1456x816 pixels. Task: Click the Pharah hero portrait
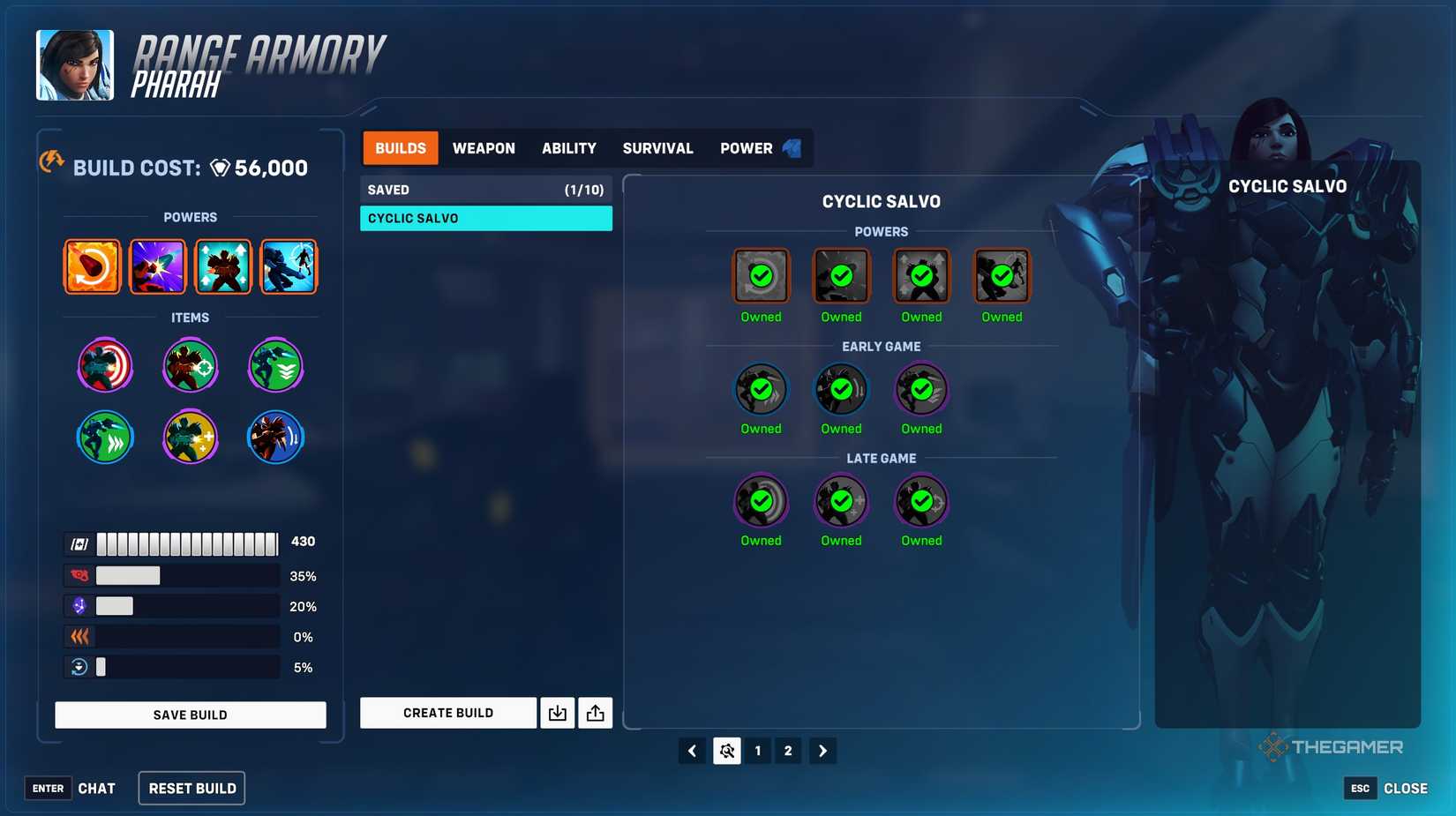(x=75, y=64)
